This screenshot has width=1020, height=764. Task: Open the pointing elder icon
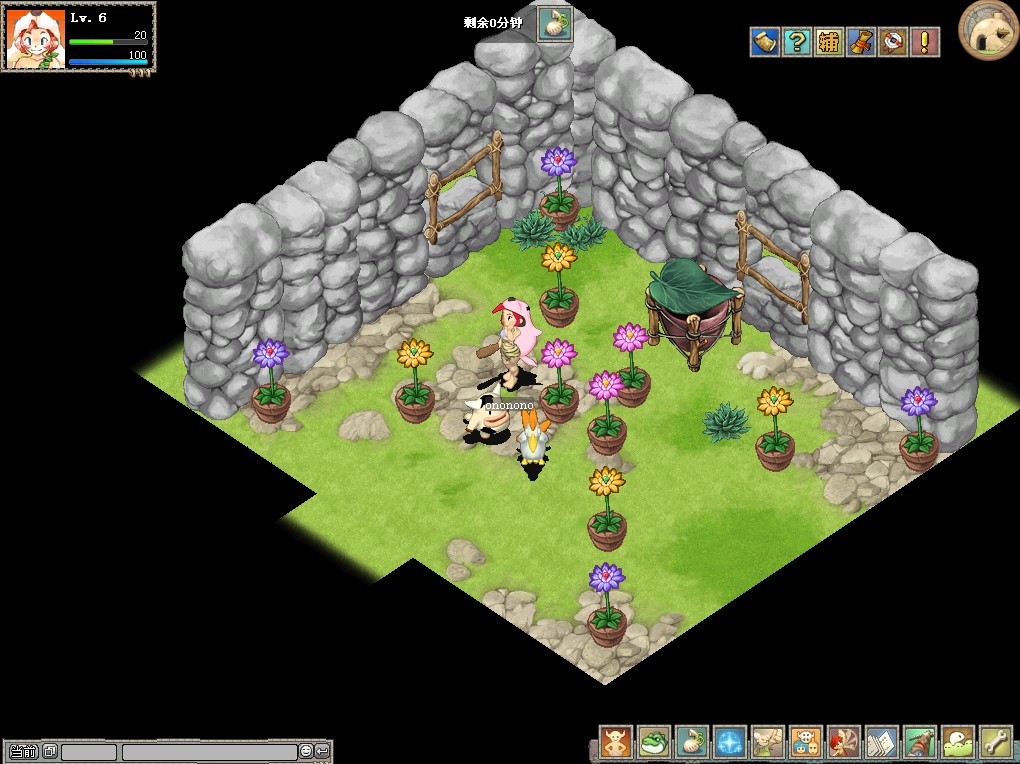click(768, 743)
